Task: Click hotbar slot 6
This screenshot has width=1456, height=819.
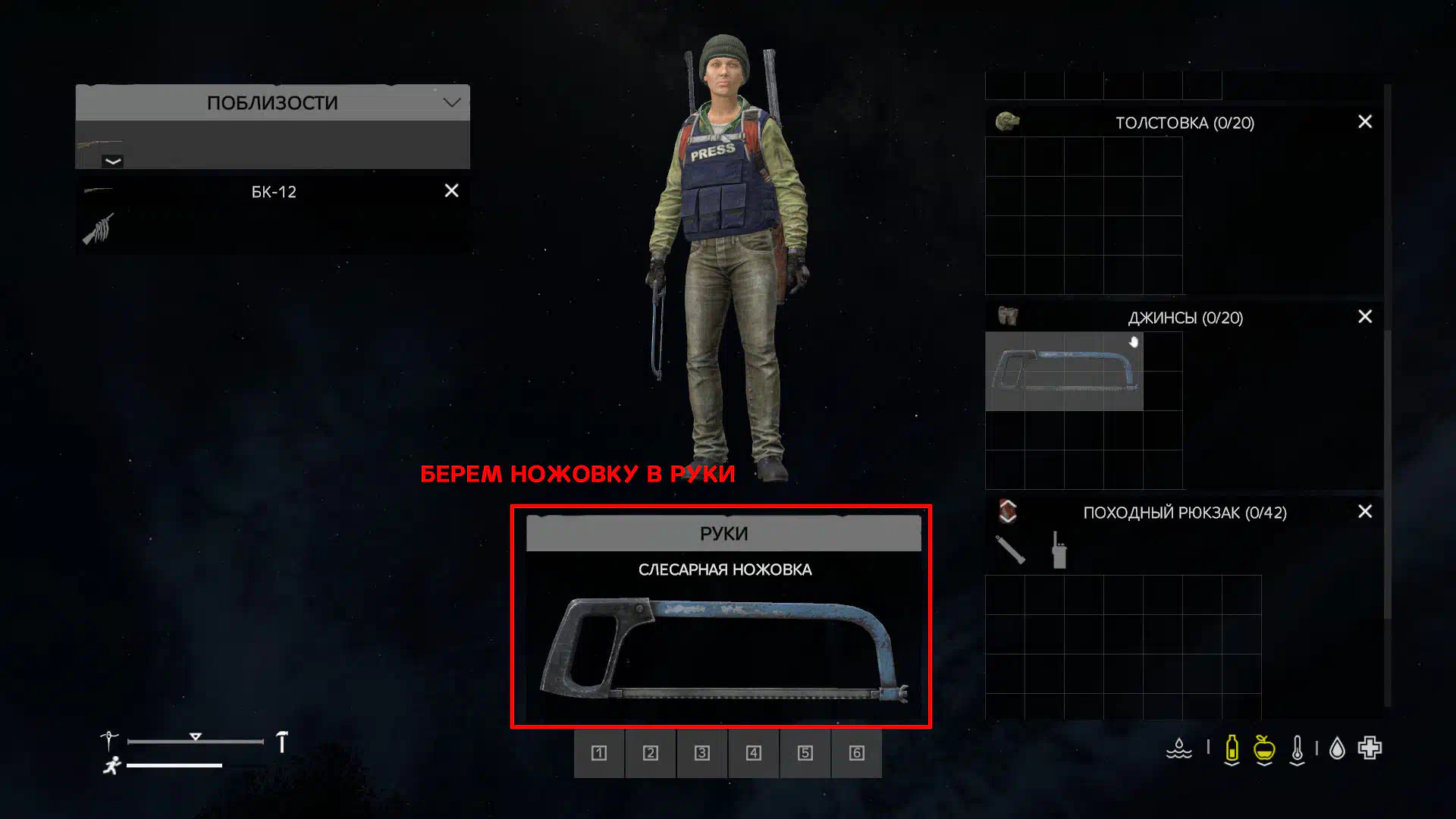Action: coord(857,753)
